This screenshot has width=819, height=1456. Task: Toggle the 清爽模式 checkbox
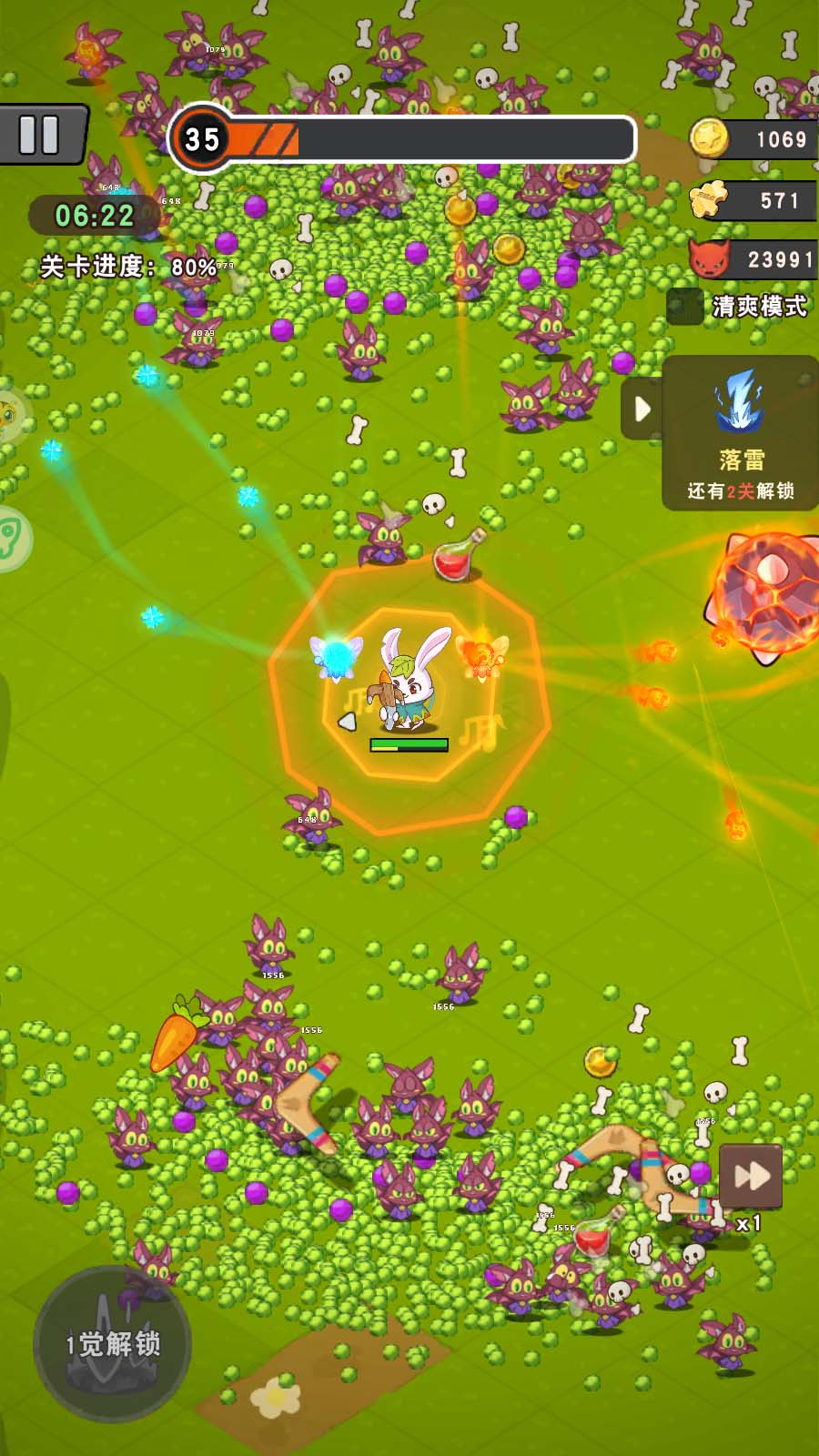684,307
